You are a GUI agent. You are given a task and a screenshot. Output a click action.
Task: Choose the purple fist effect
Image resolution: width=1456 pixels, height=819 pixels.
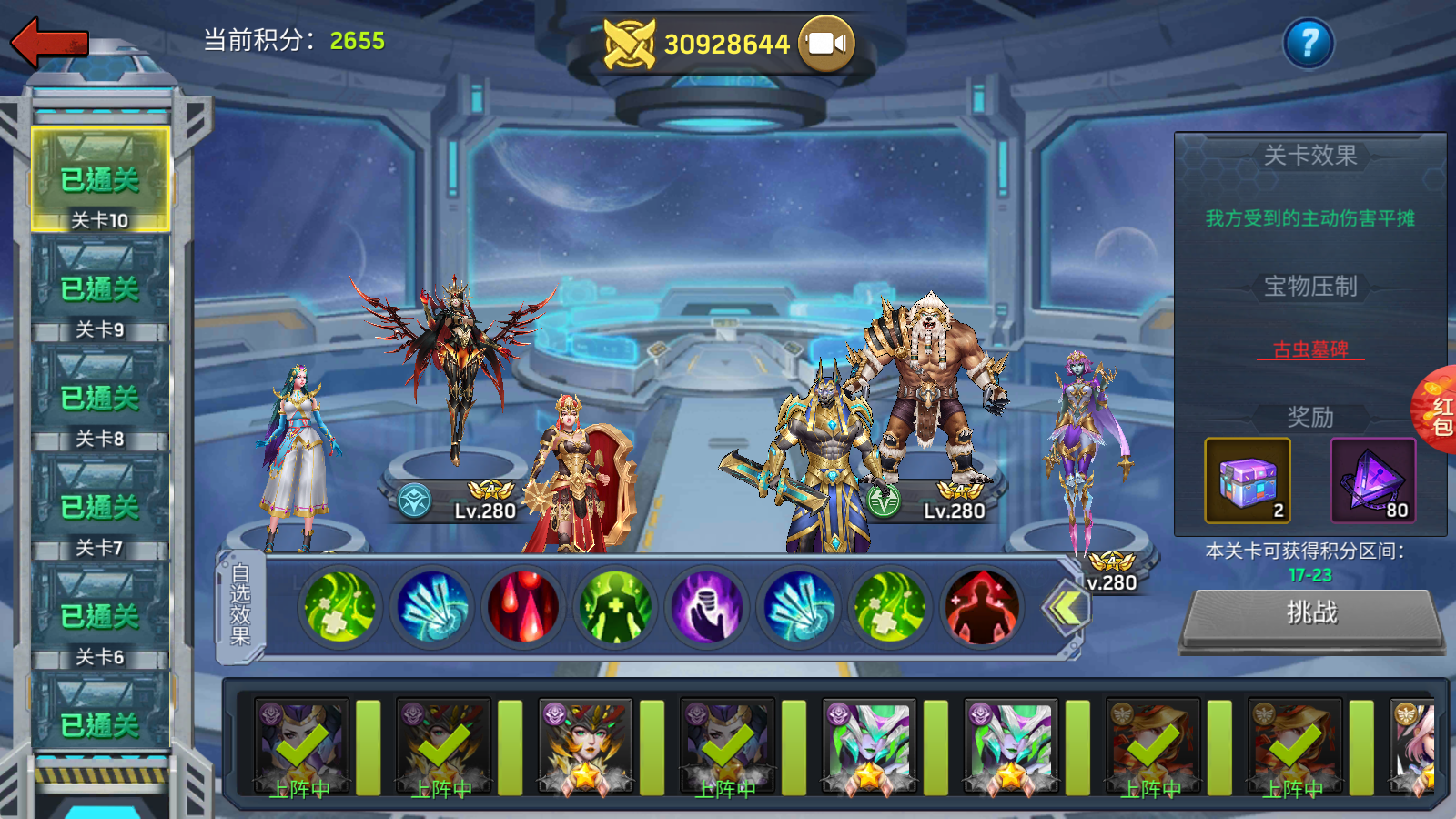point(706,607)
